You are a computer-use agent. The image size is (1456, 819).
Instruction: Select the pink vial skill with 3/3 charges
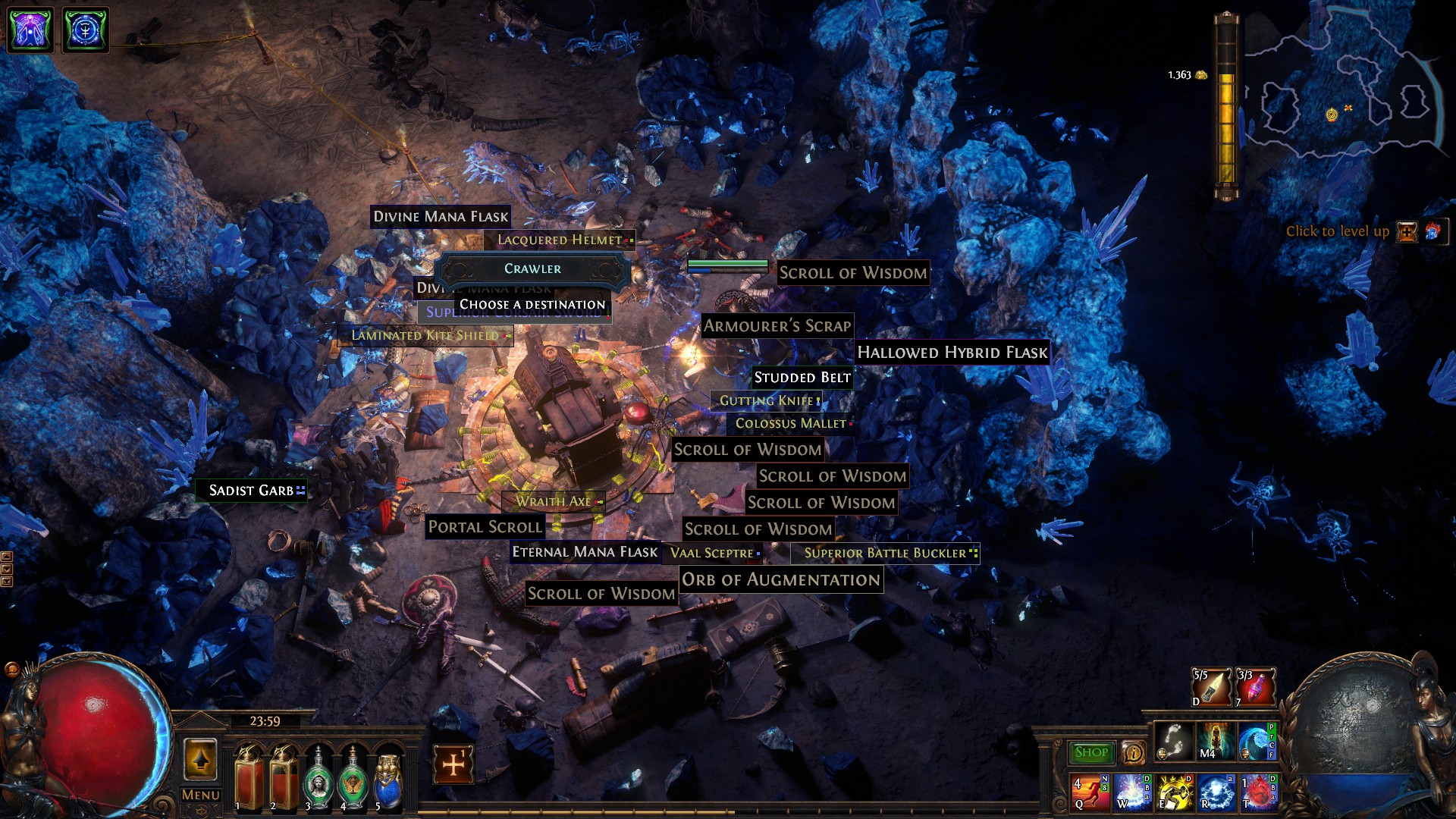(x=1256, y=687)
